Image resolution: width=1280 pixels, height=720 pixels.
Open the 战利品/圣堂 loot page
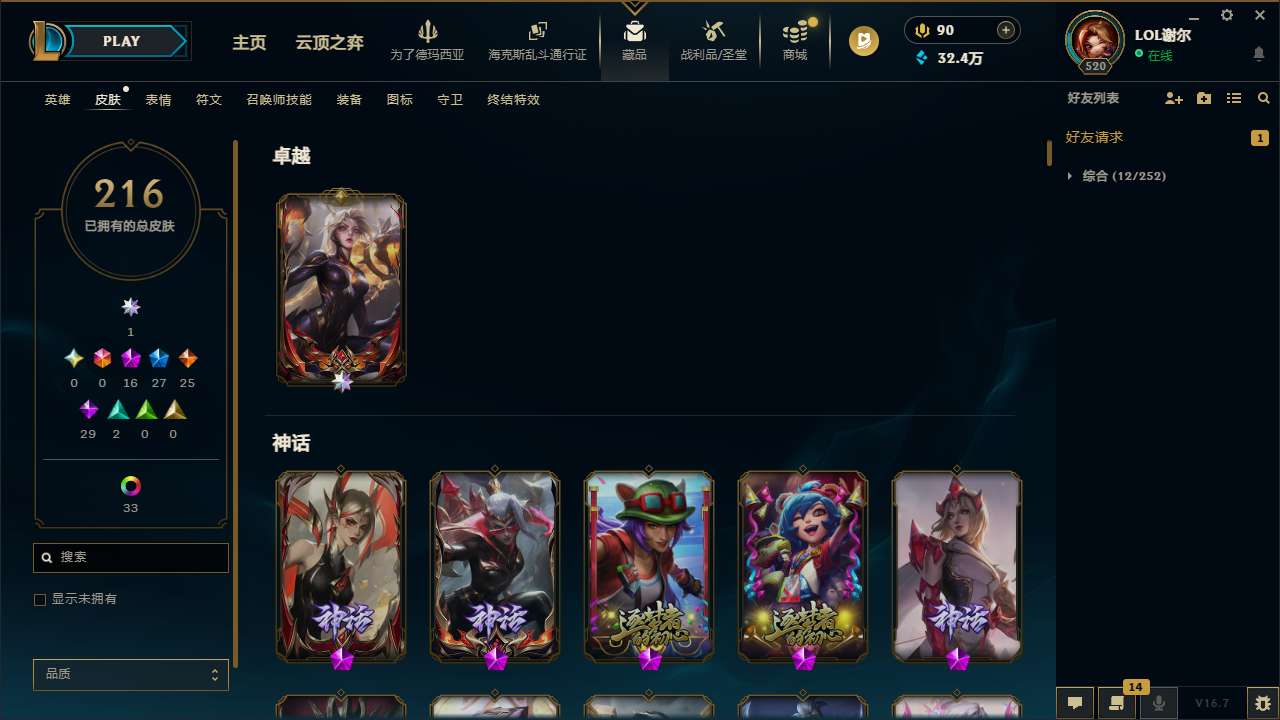713,40
